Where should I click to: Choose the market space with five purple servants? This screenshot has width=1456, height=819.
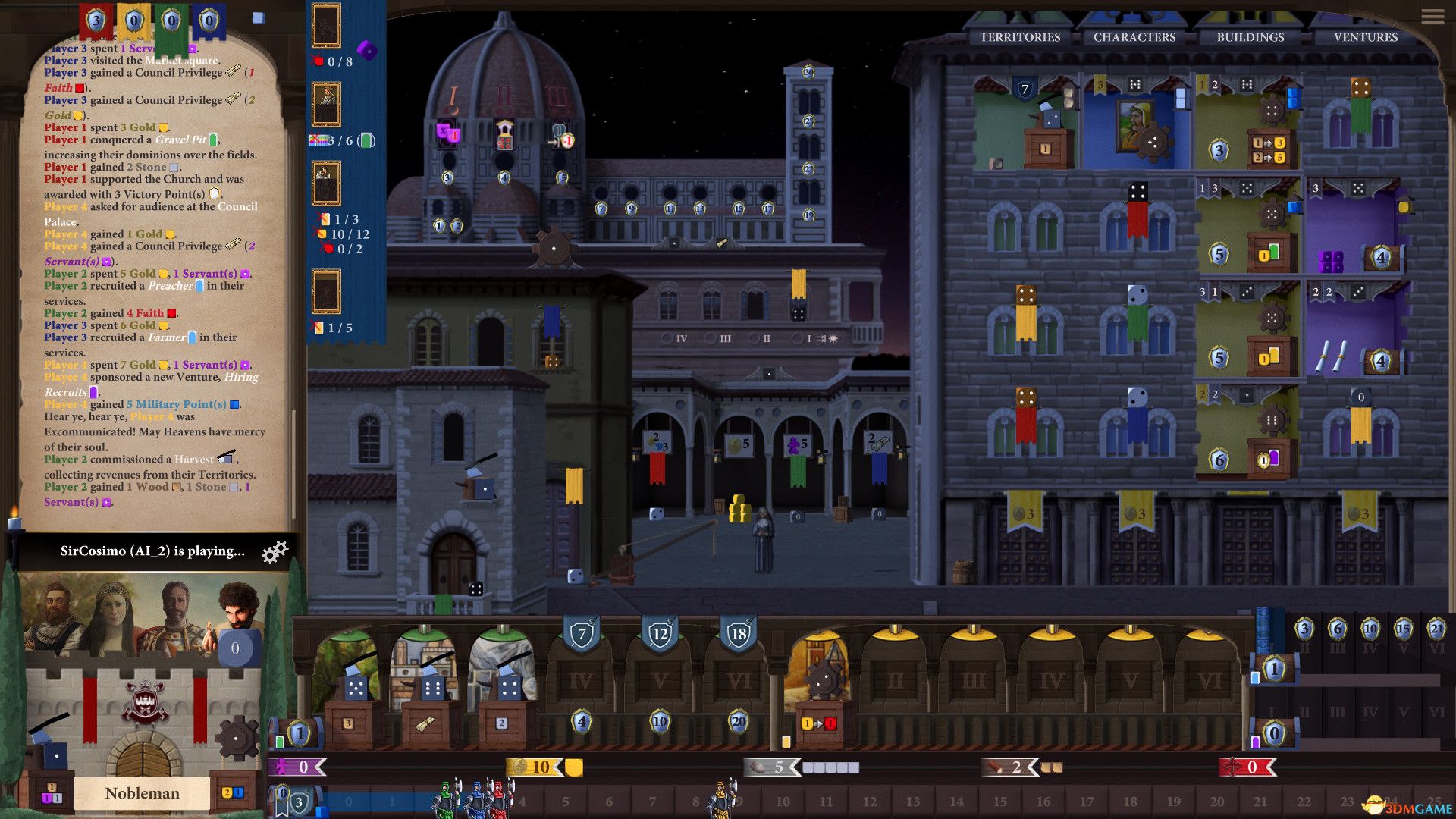(797, 446)
